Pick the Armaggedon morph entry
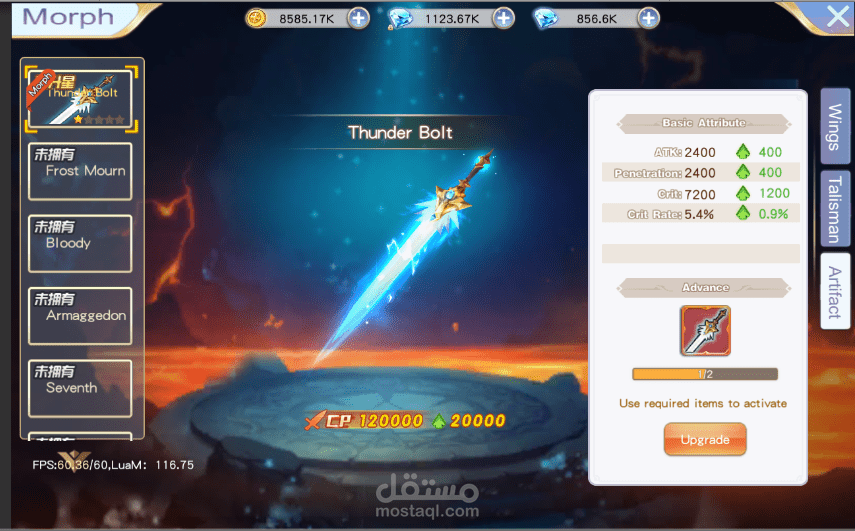Screen dimensions: 855x531 pyautogui.click(x=81, y=315)
